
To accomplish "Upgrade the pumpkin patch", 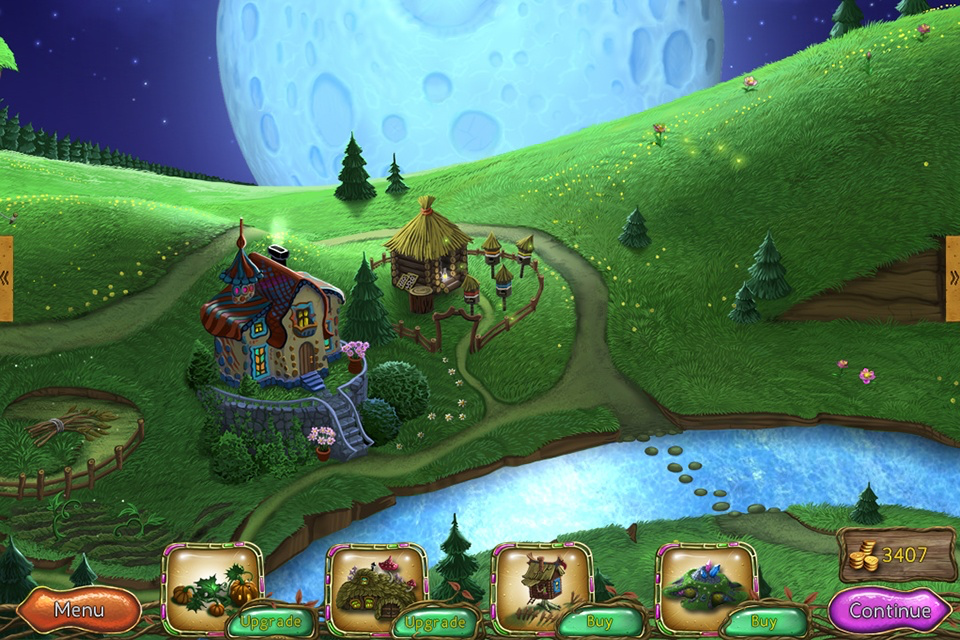I will coord(271,622).
